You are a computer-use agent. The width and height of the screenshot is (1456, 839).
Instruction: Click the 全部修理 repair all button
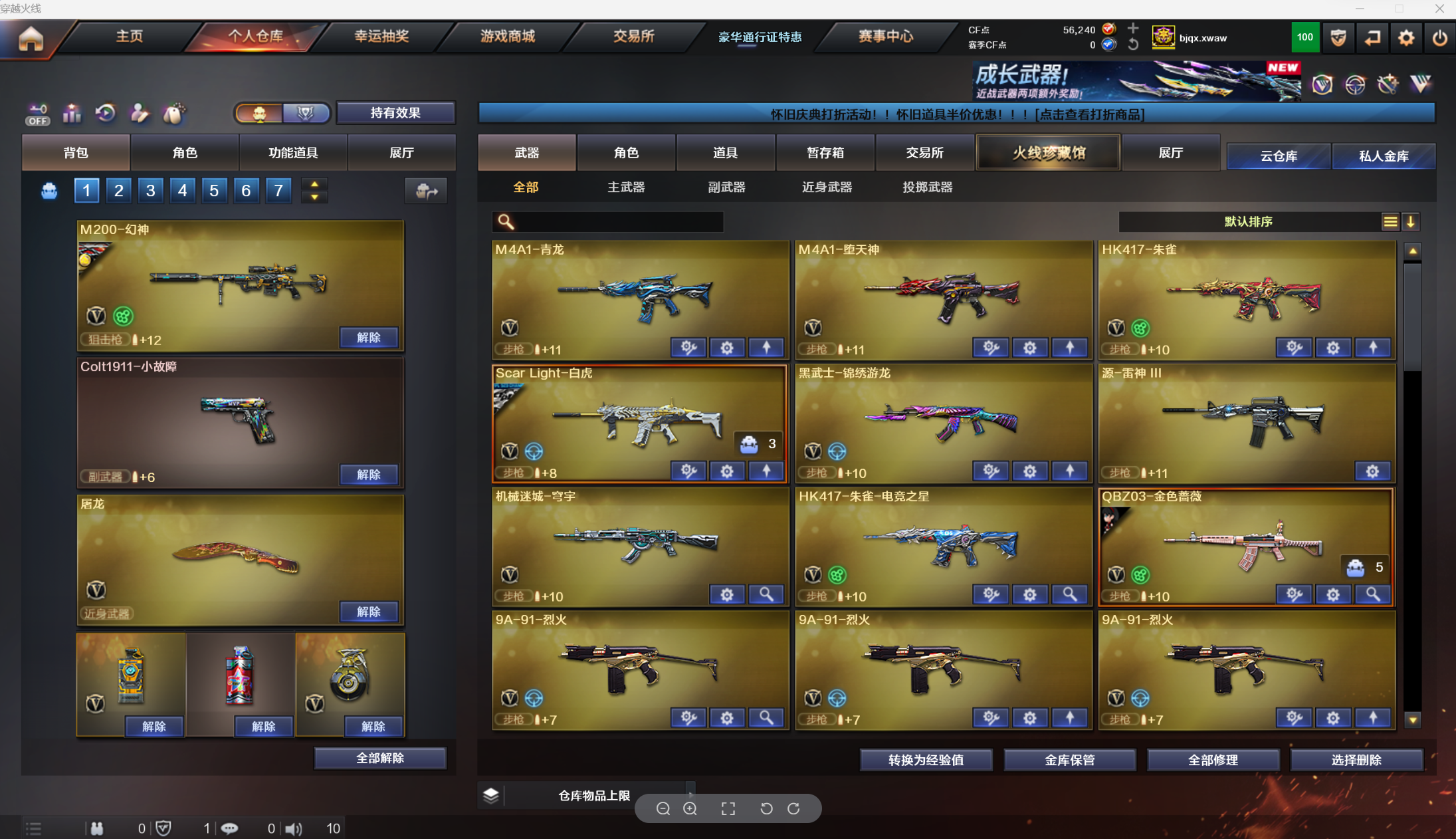[x=1213, y=760]
